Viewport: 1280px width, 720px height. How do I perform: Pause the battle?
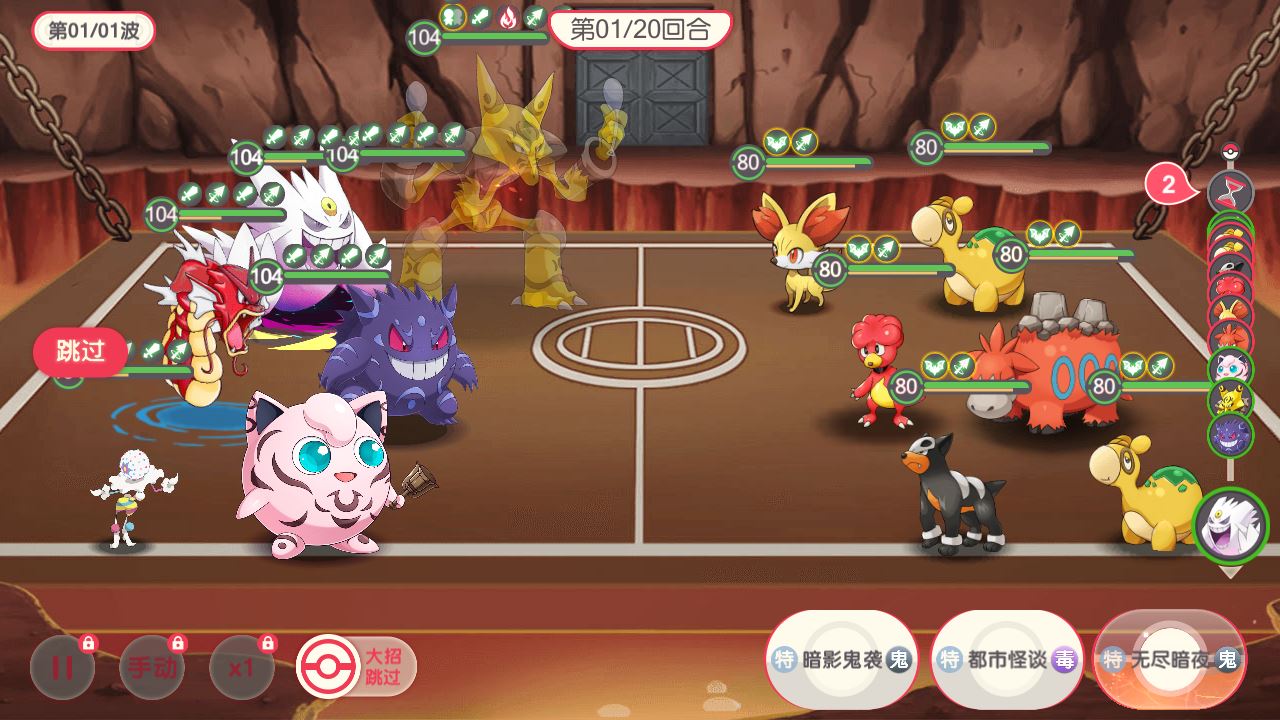tap(62, 667)
